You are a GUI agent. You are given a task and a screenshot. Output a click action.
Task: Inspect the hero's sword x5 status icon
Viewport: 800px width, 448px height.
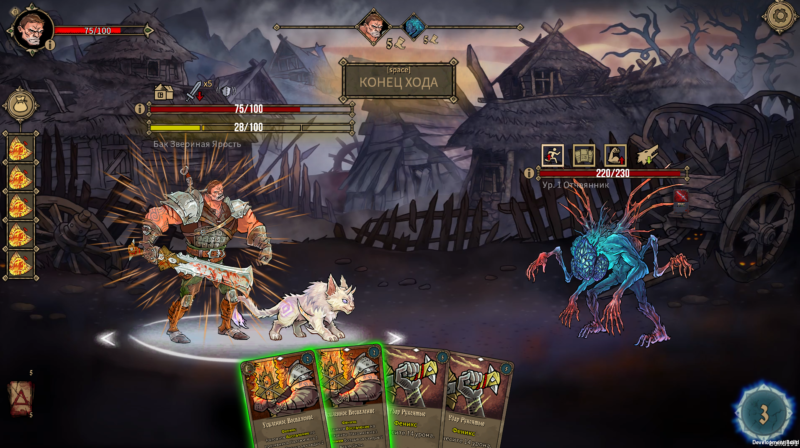click(x=195, y=92)
